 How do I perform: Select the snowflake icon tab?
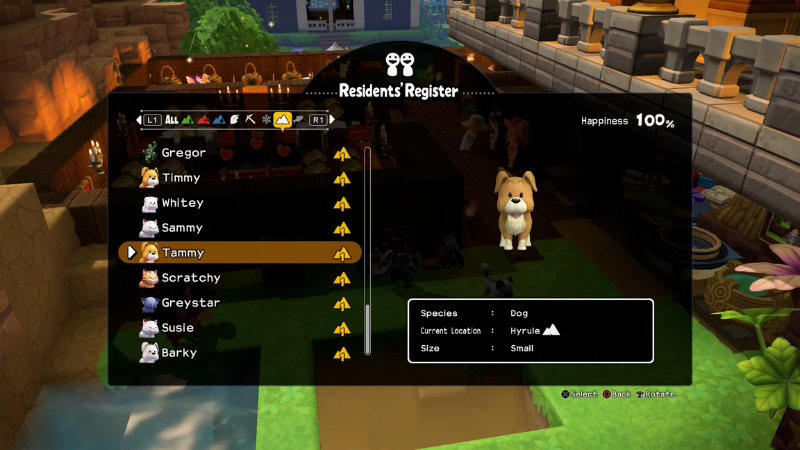pyautogui.click(x=267, y=120)
